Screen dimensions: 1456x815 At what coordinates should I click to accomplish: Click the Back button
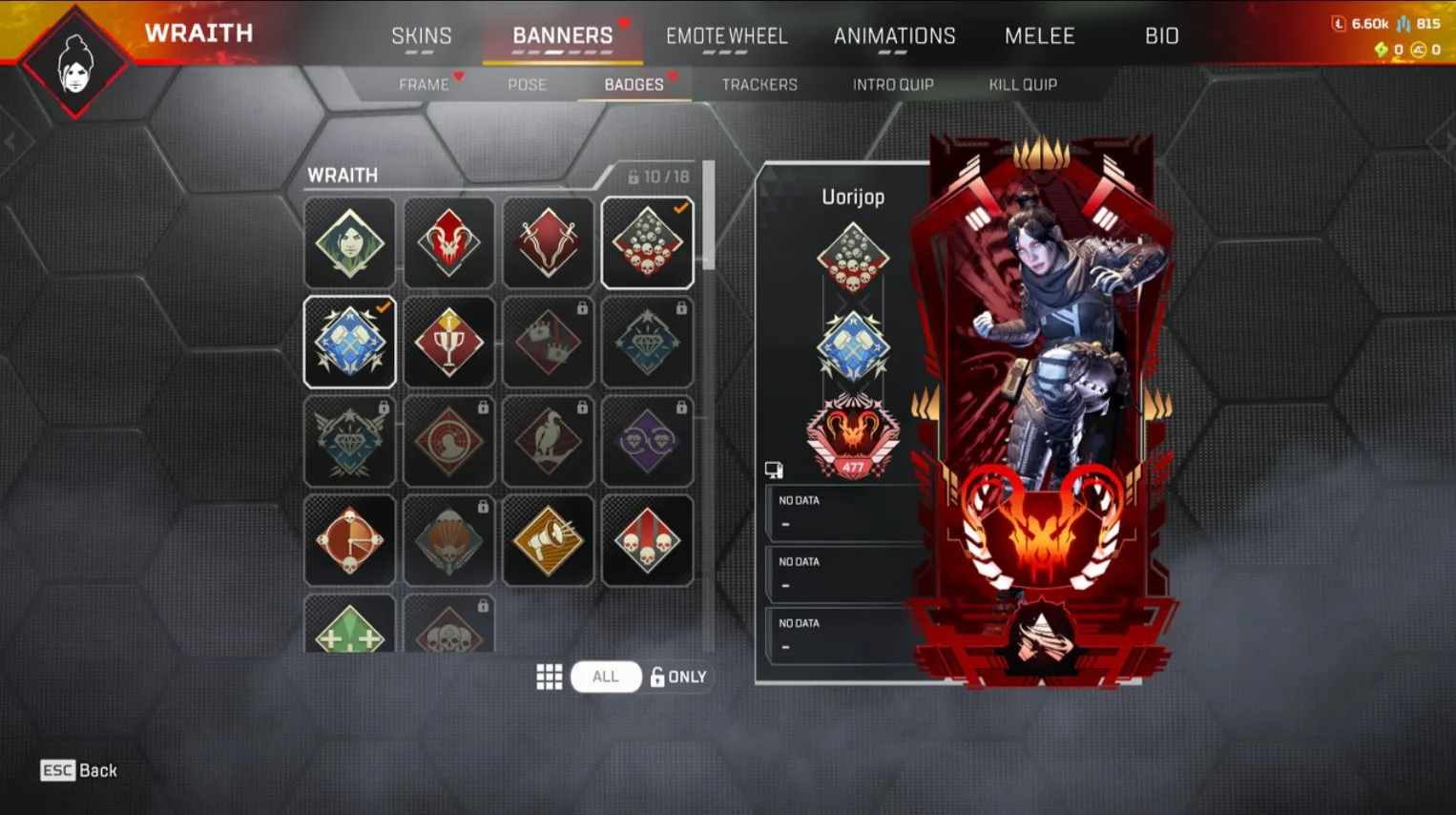click(x=80, y=770)
